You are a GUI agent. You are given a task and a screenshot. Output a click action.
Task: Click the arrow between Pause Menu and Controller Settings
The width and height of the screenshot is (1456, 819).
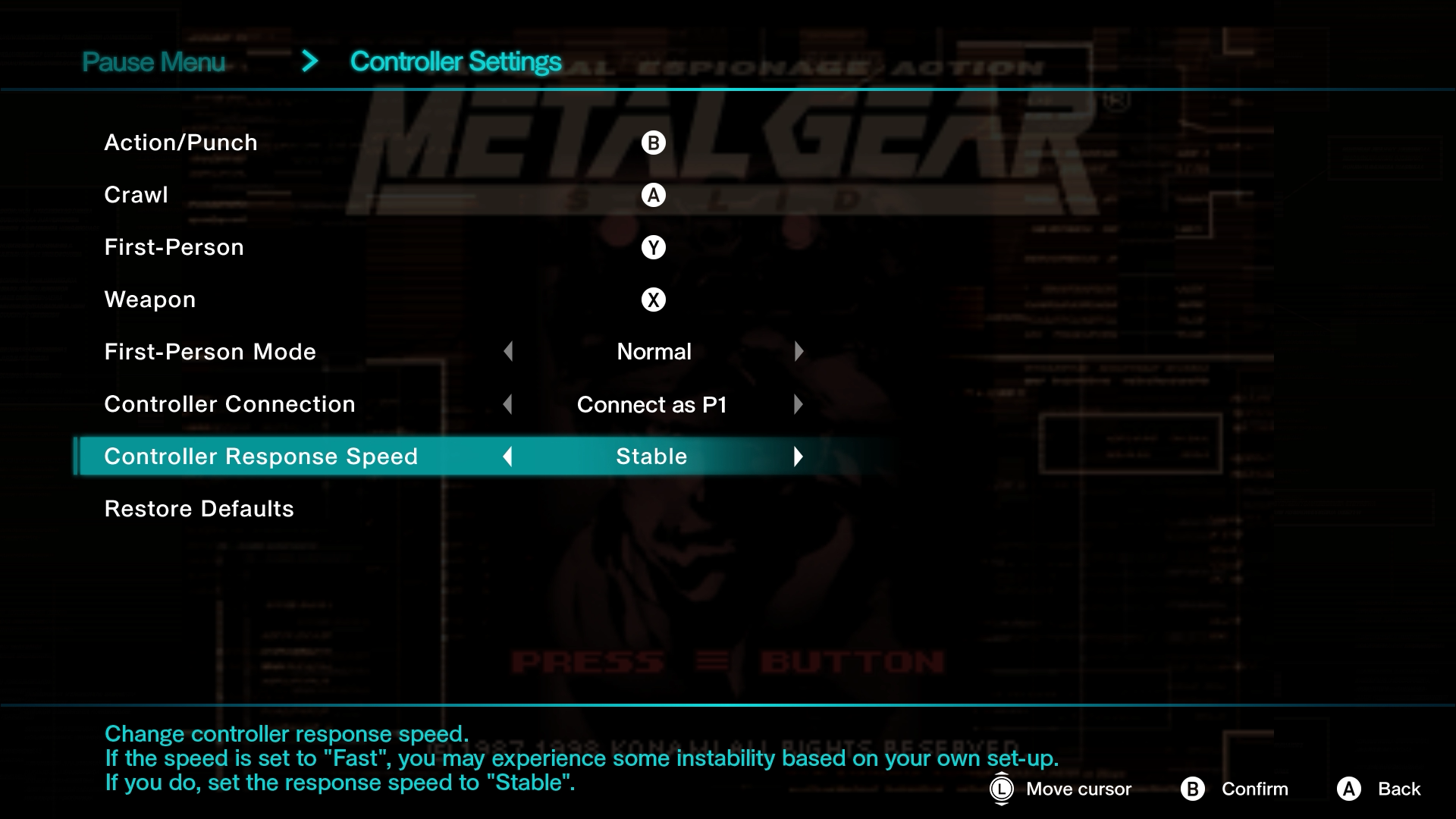309,61
